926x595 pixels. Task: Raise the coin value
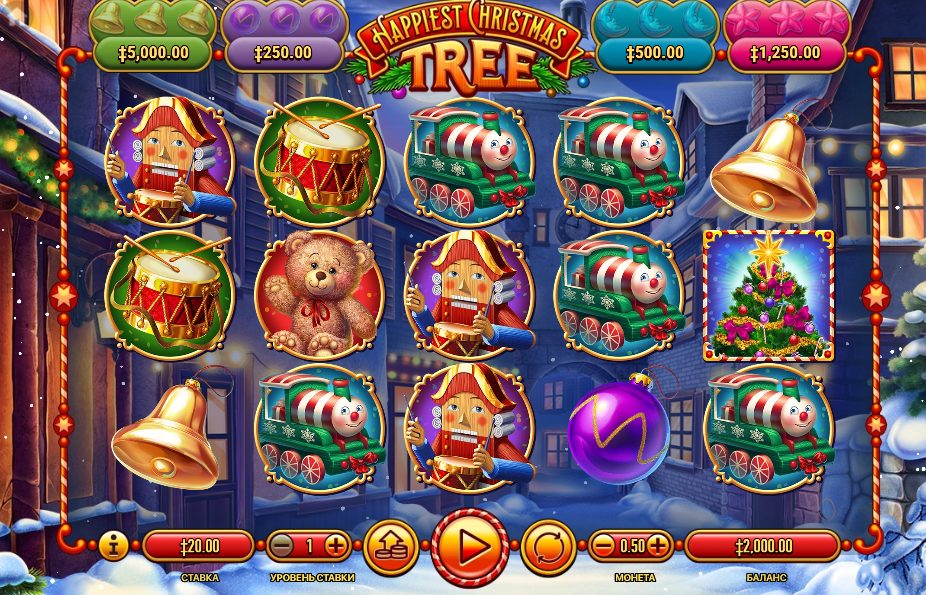click(657, 546)
